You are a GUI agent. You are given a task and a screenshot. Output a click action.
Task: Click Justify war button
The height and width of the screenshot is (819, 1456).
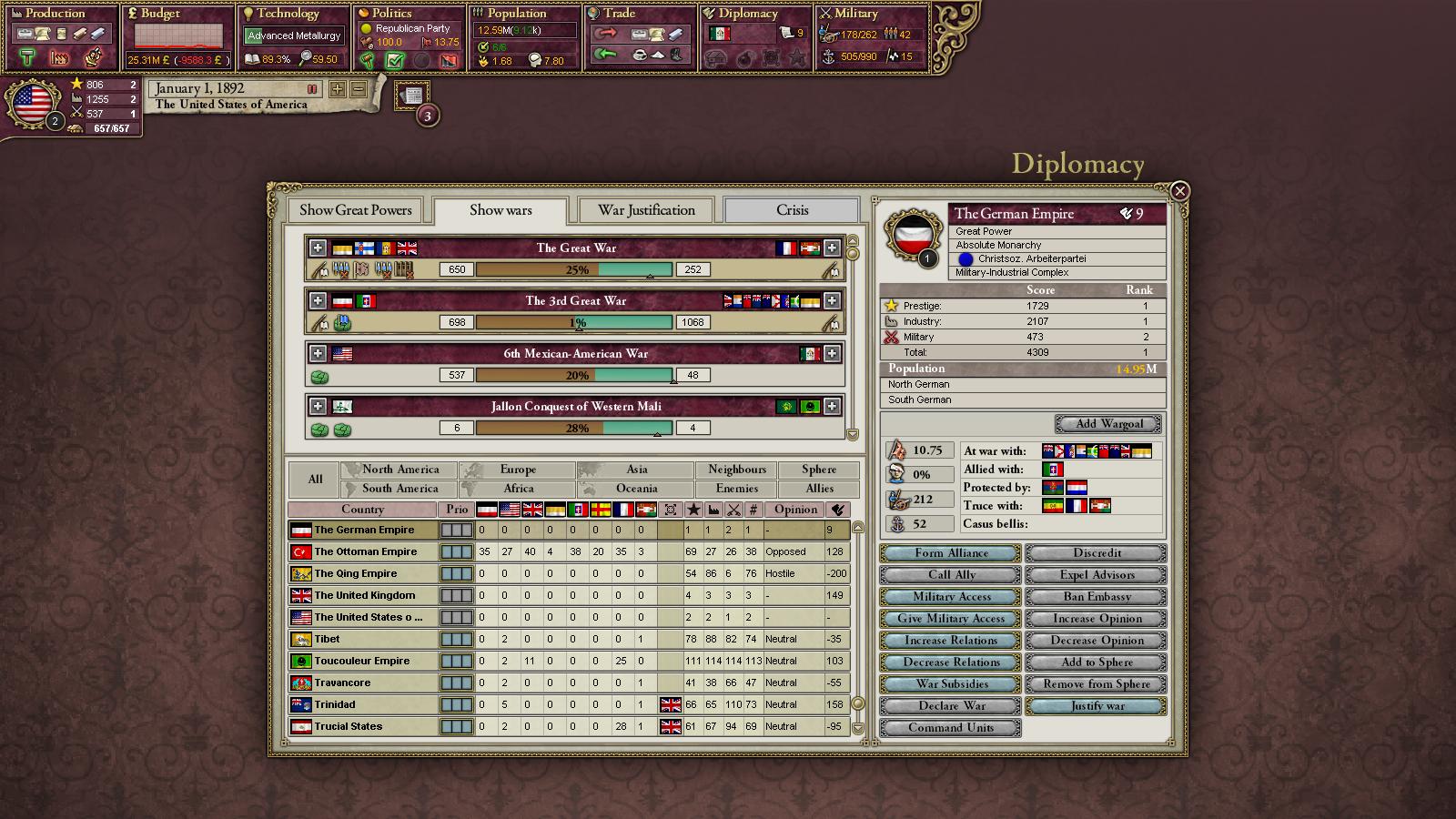1097,706
